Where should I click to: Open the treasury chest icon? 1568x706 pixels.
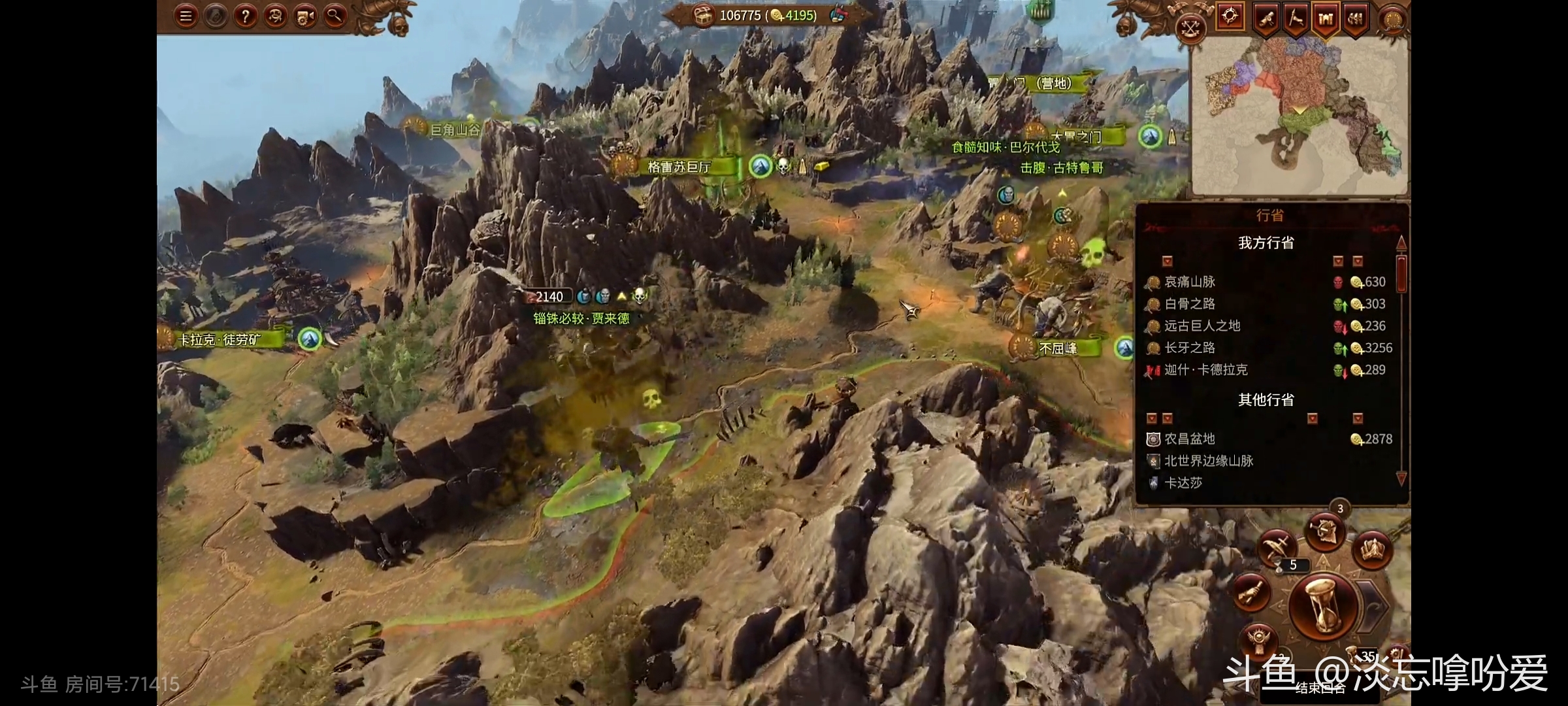click(x=703, y=15)
